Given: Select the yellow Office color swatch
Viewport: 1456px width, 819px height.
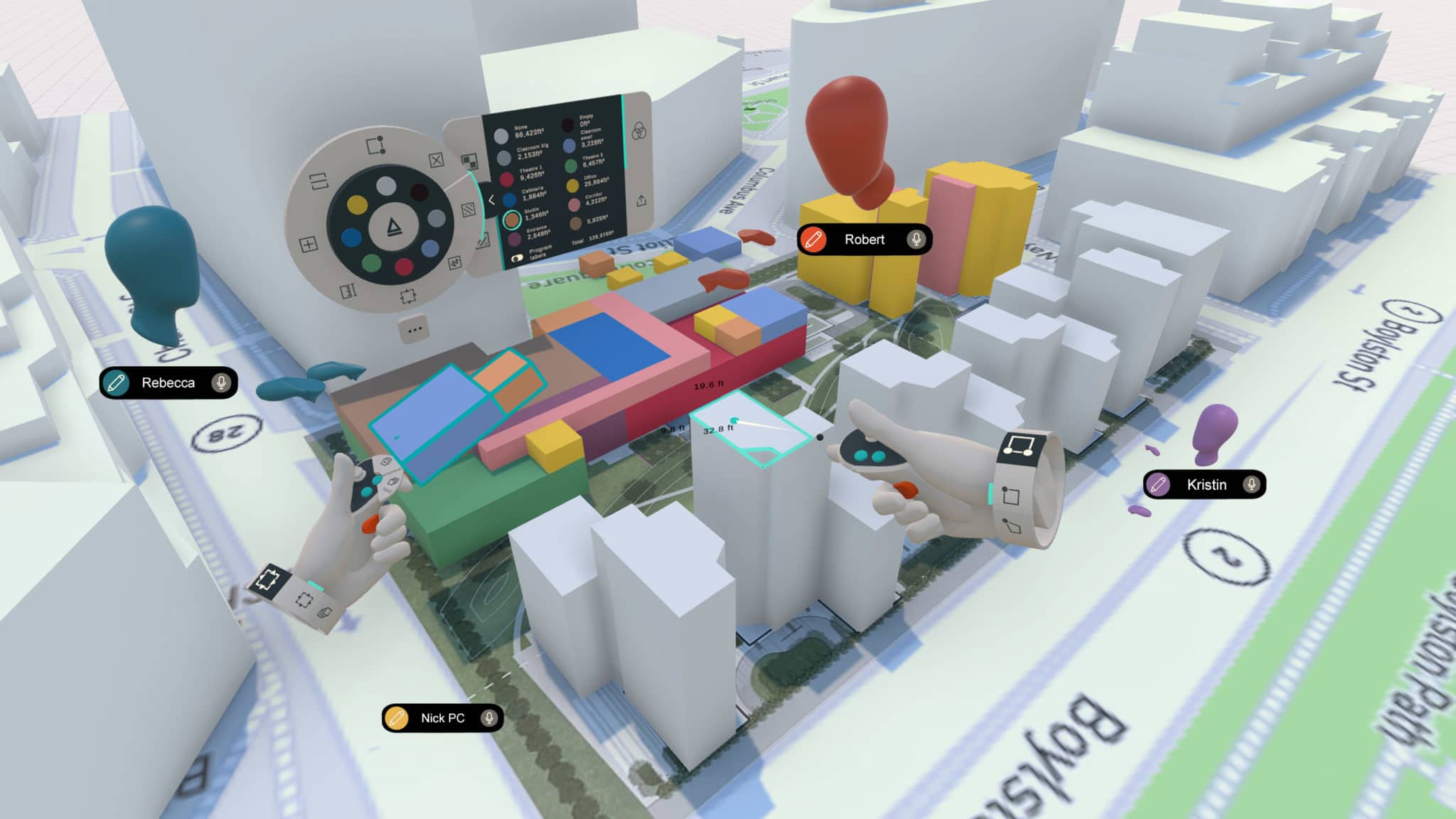Looking at the screenshot, I should click(x=572, y=186).
